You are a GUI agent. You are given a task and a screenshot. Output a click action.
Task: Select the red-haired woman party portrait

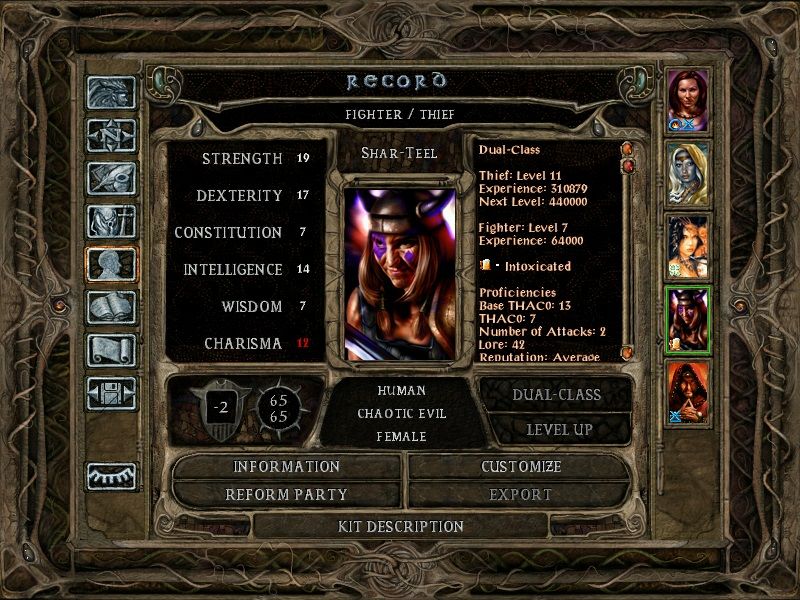pyautogui.click(x=688, y=100)
